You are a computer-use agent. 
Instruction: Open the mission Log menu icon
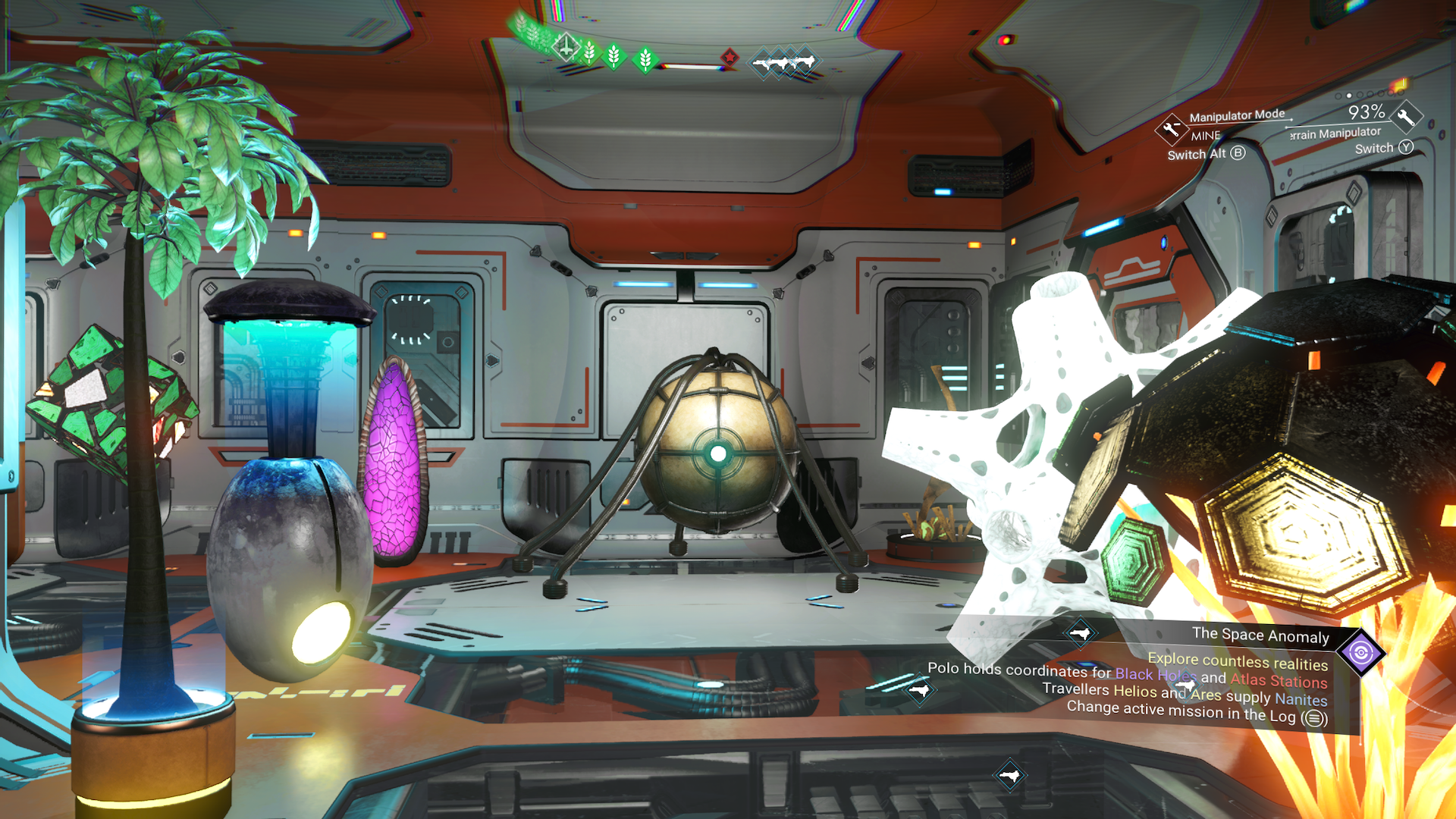click(x=1310, y=717)
